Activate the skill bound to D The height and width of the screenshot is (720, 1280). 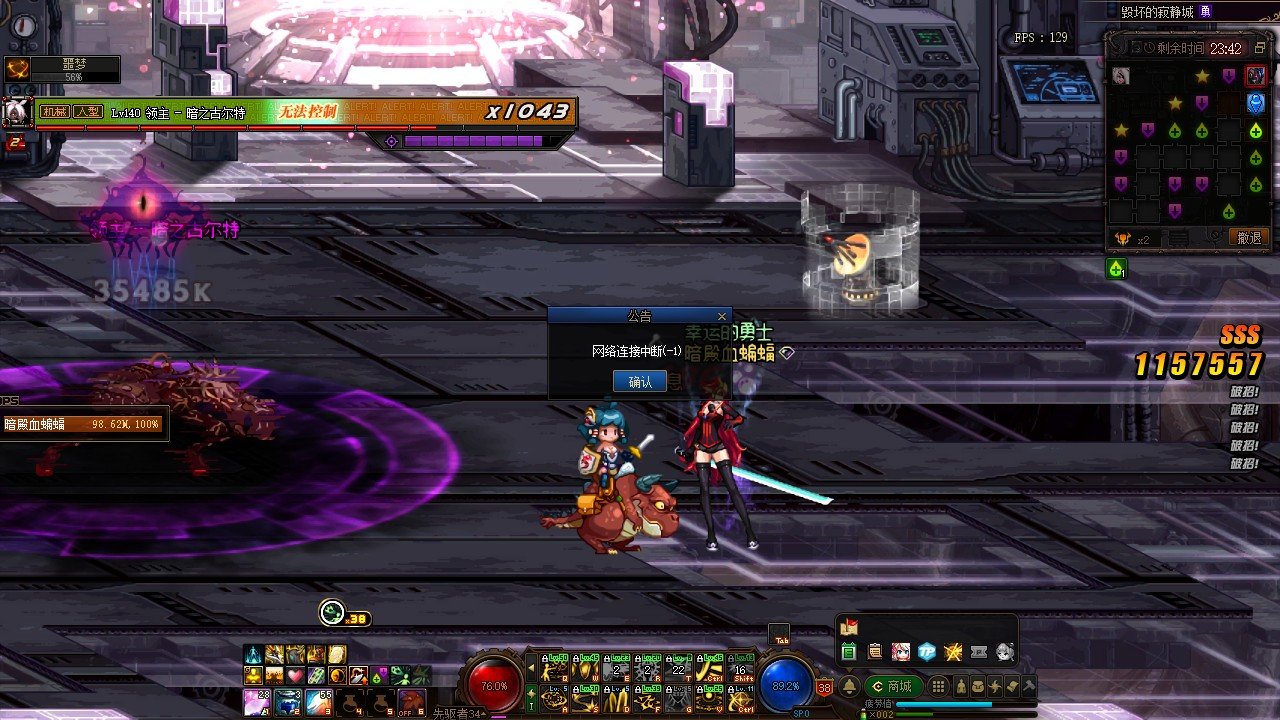pyautogui.click(x=618, y=696)
